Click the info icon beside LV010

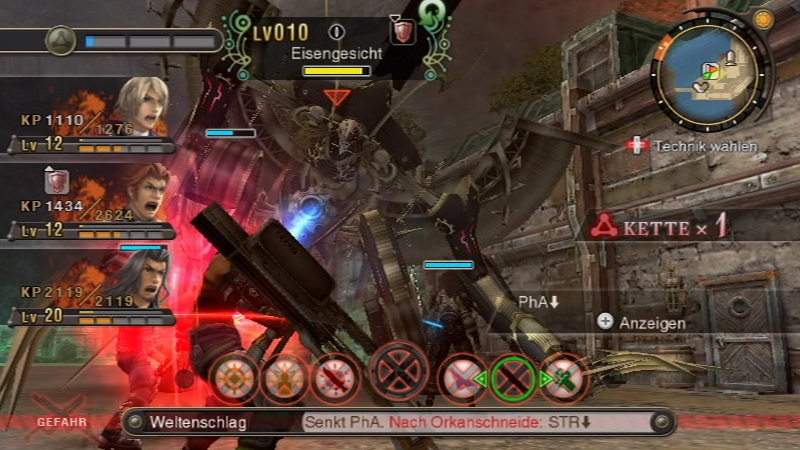point(336,33)
